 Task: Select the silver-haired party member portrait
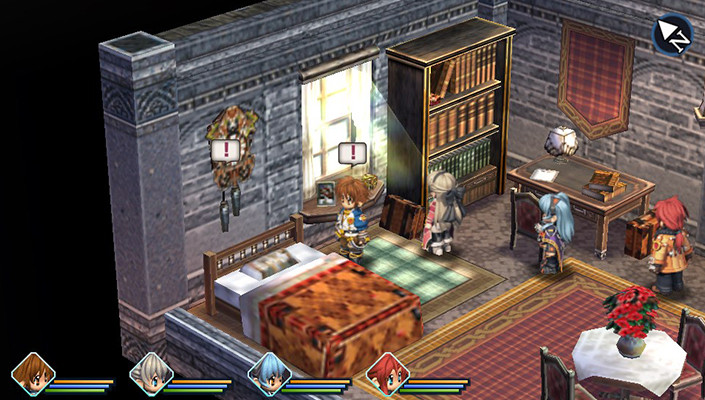(151, 375)
